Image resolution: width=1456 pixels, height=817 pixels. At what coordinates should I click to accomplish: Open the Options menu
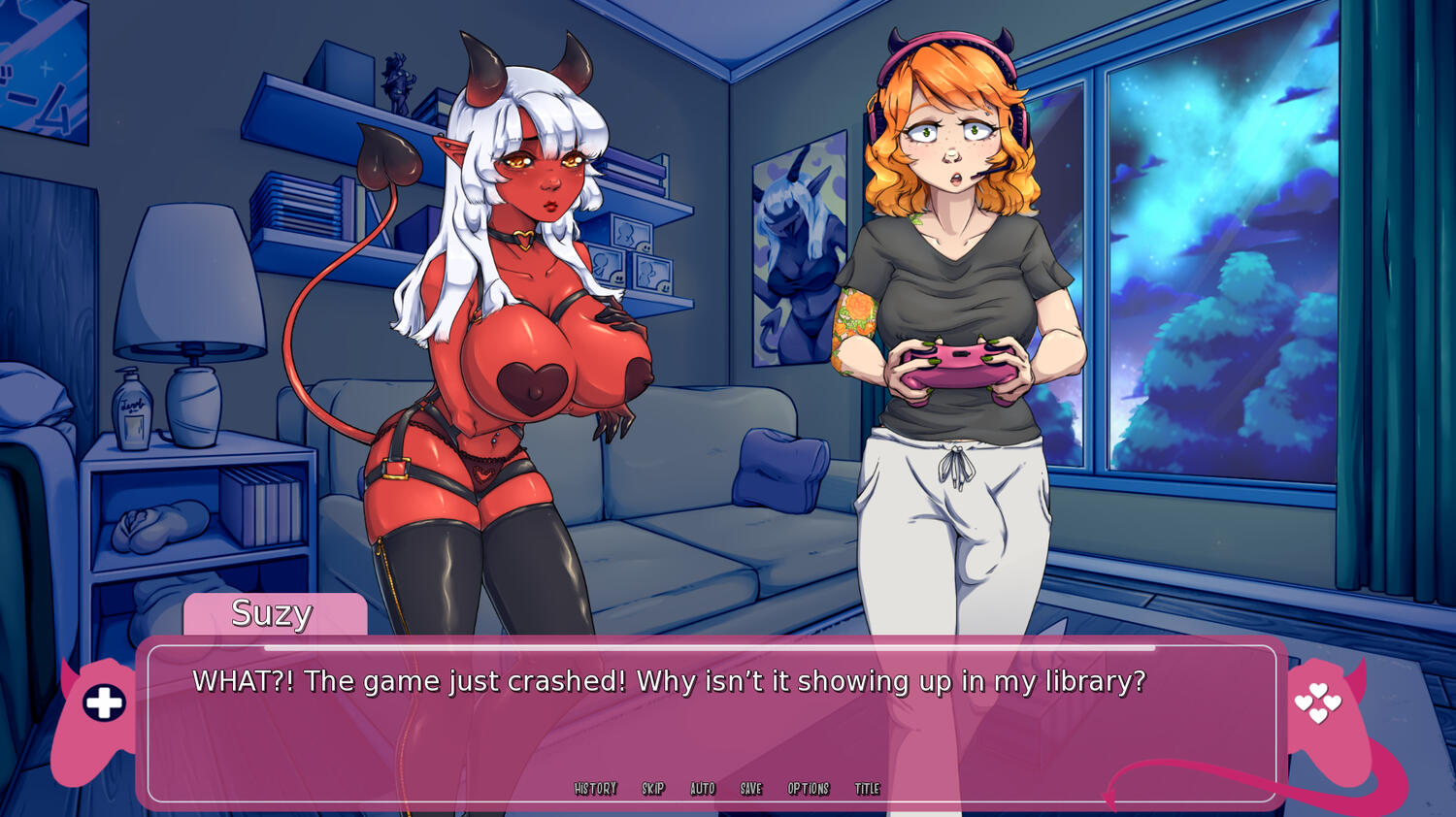[x=809, y=789]
